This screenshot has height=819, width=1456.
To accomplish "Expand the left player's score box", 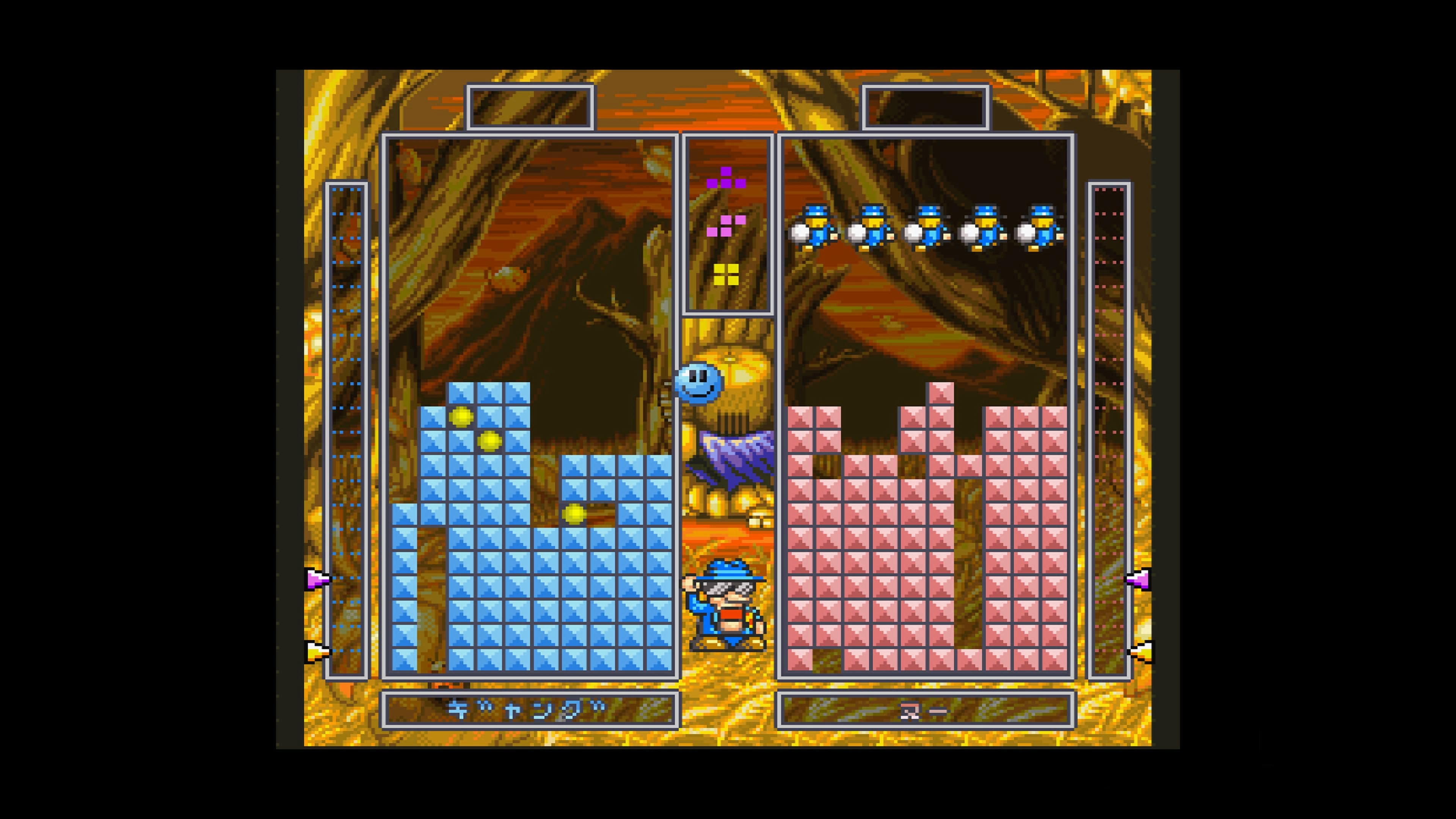I will point(530,107).
